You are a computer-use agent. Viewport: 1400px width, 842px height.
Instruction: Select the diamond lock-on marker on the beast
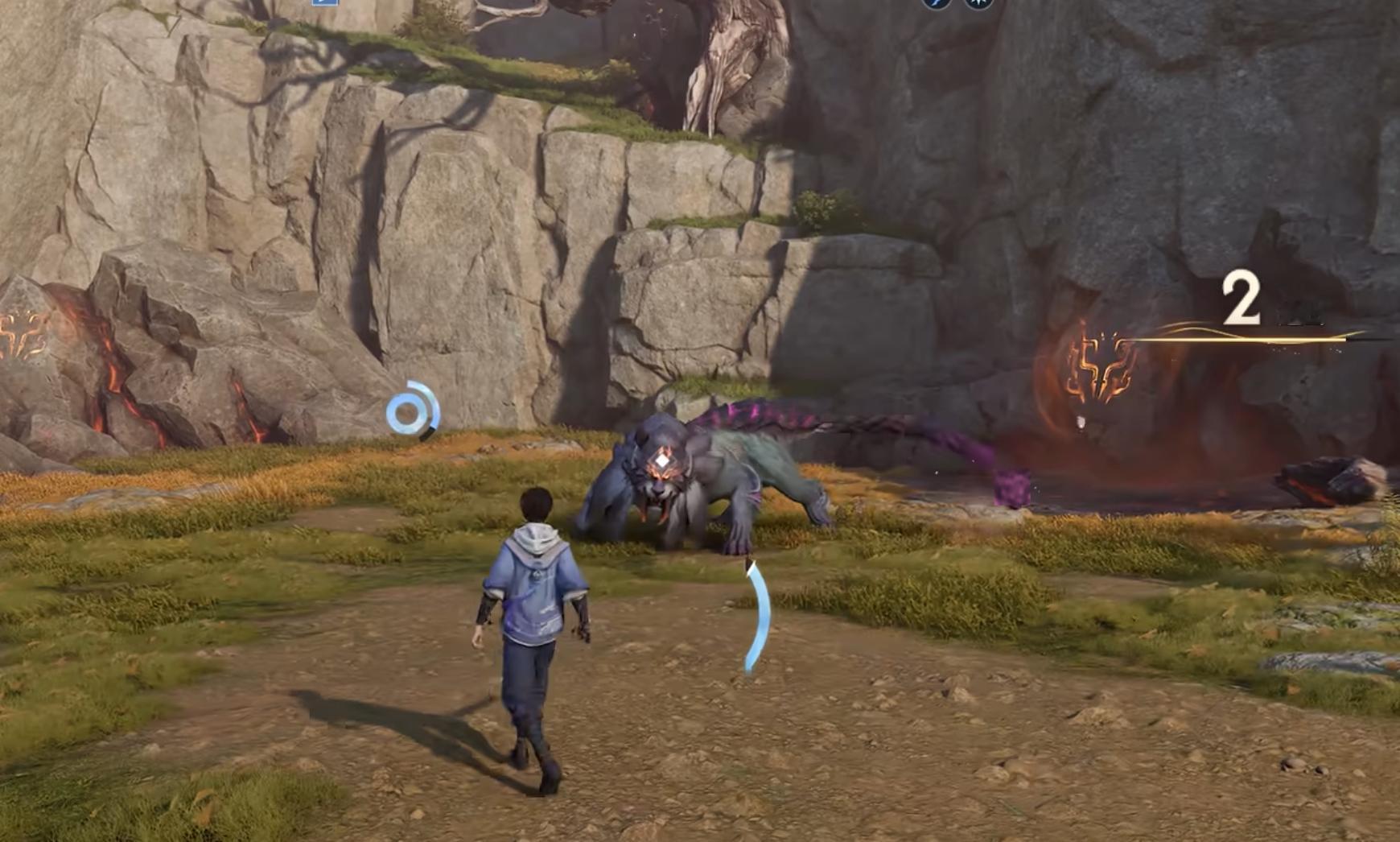pos(661,461)
